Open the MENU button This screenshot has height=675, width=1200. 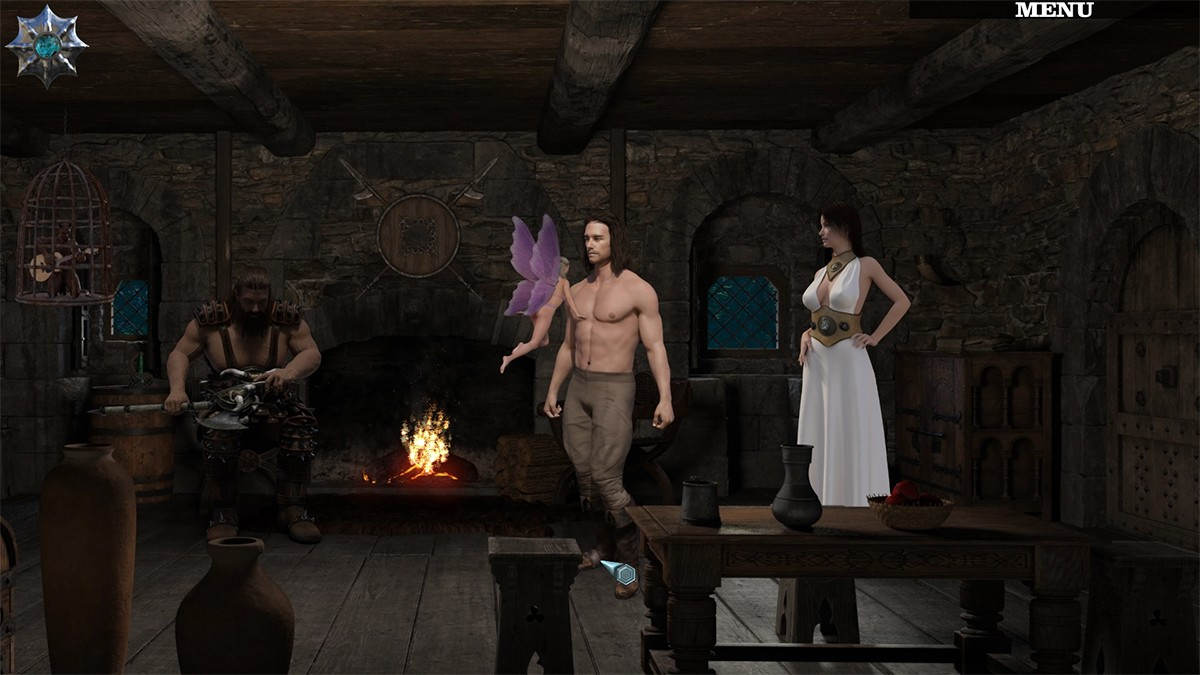pos(1054,10)
